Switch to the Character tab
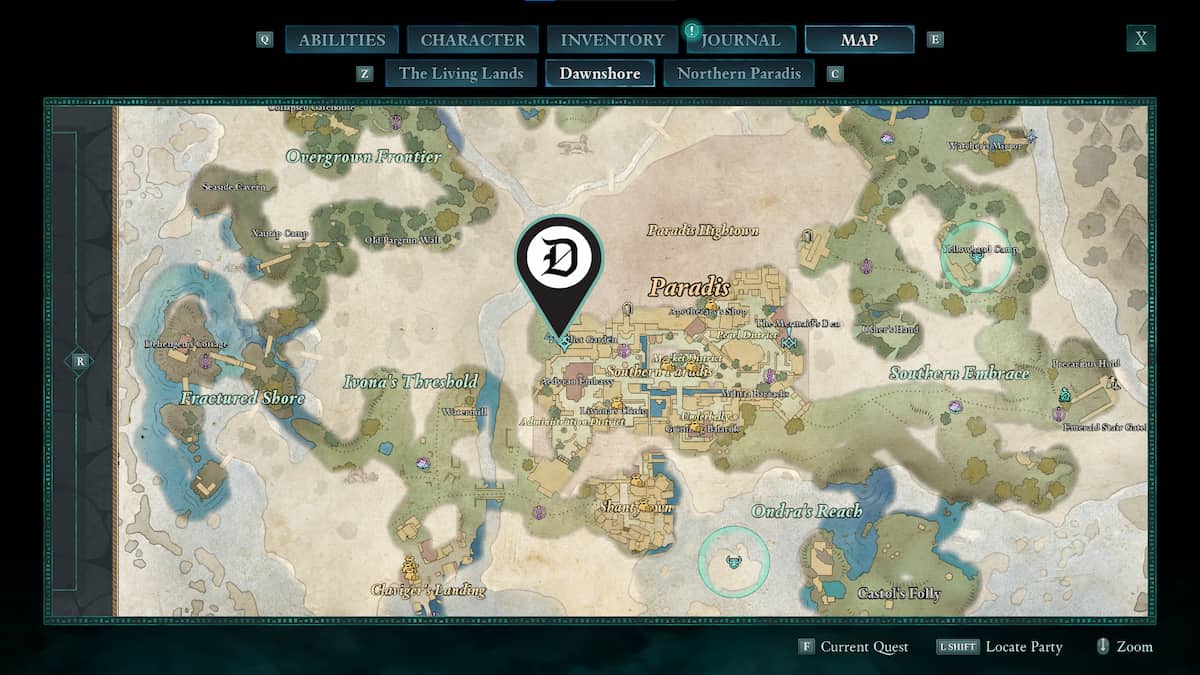 [x=472, y=40]
